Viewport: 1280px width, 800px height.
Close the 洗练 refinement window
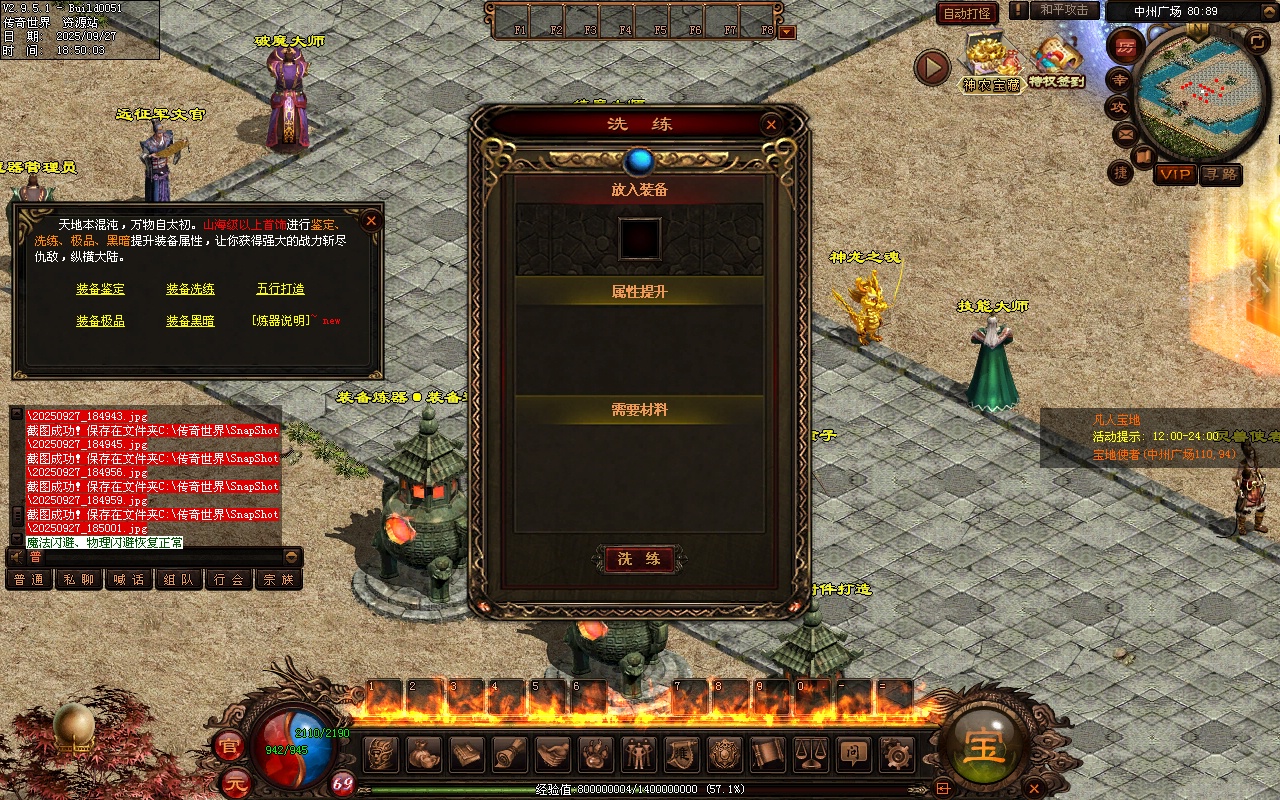click(770, 125)
